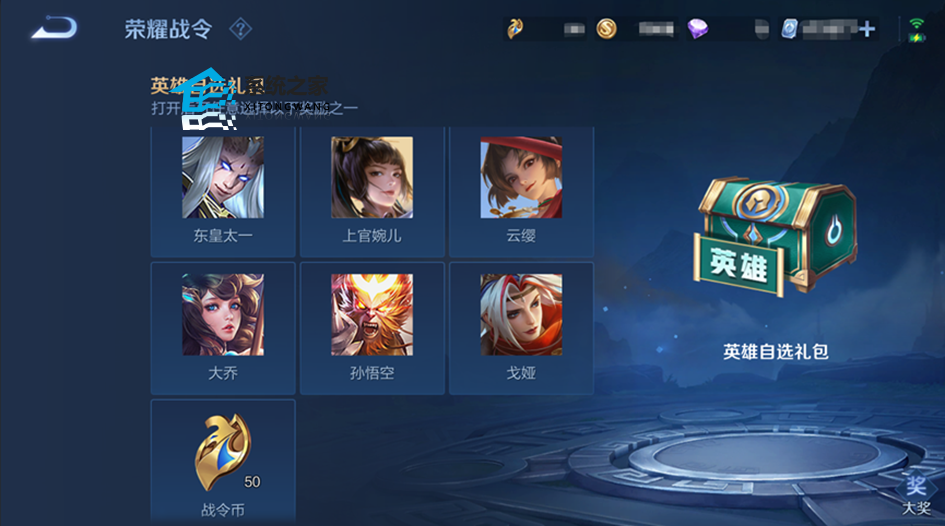Open the help question mark icon

[240, 28]
